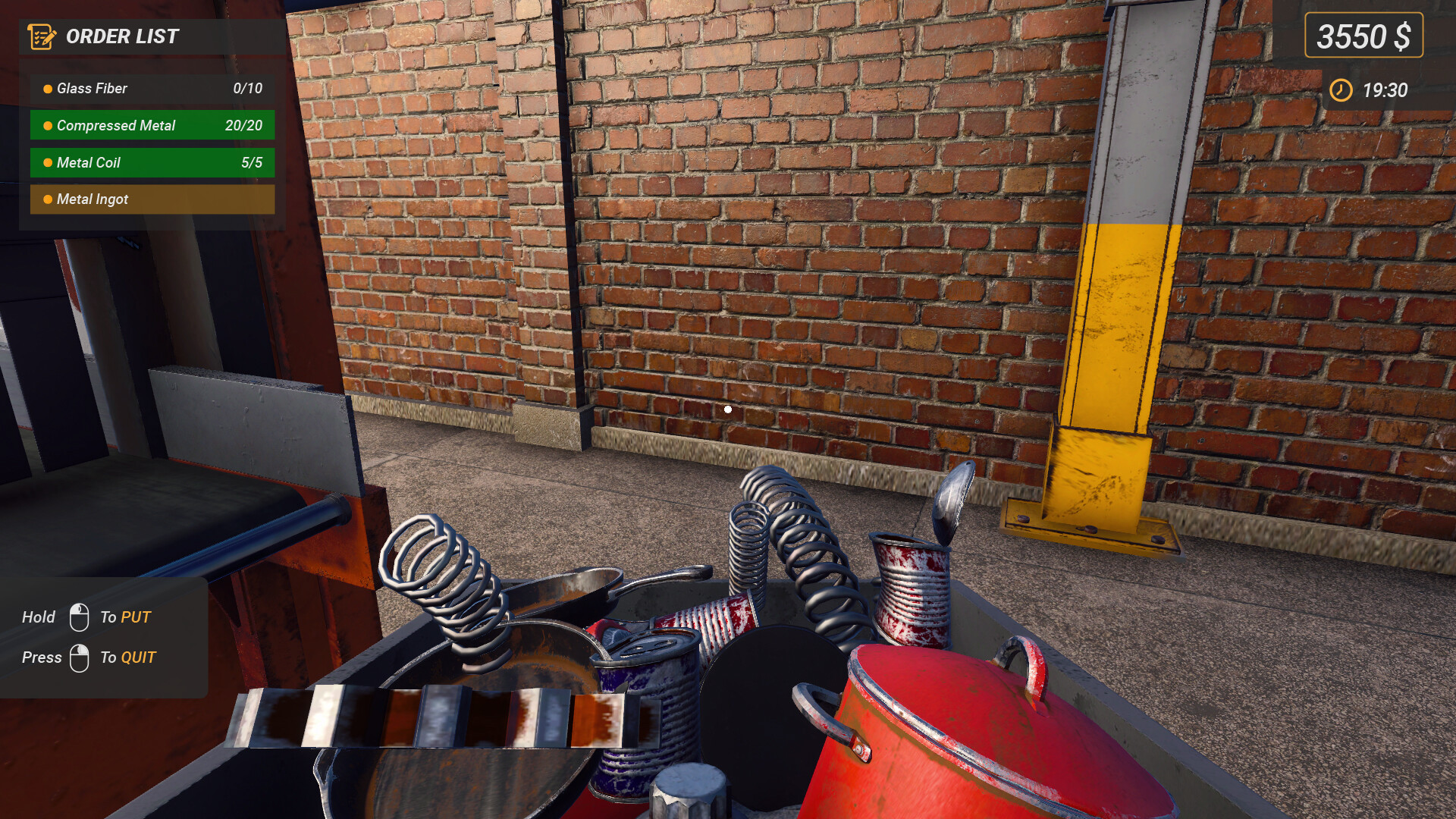Viewport: 1456px width, 819px height.
Task: Click the ORDER LIST header bar
Action: tap(152, 36)
